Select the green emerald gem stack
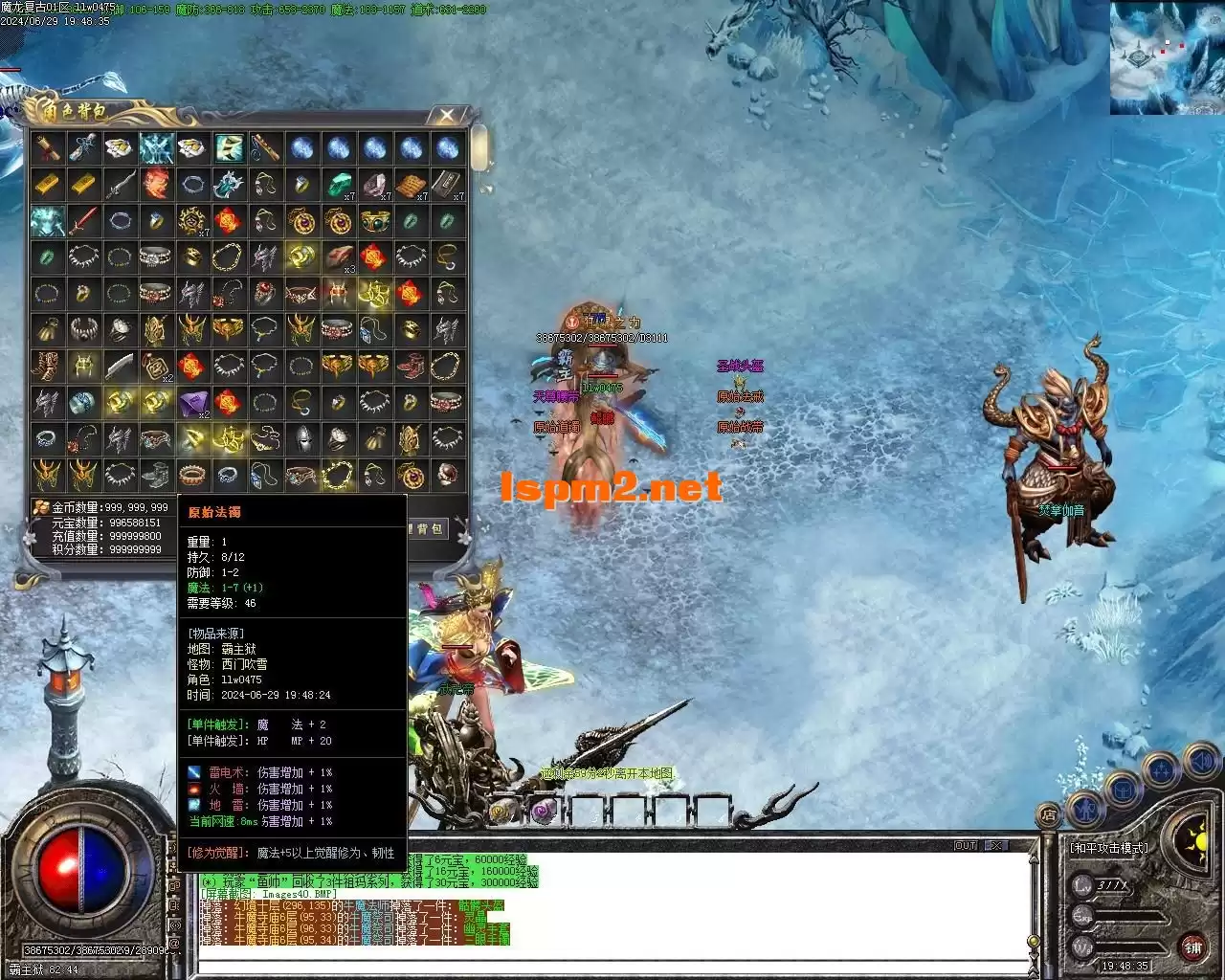The width and height of the screenshot is (1225, 980). 337,184
